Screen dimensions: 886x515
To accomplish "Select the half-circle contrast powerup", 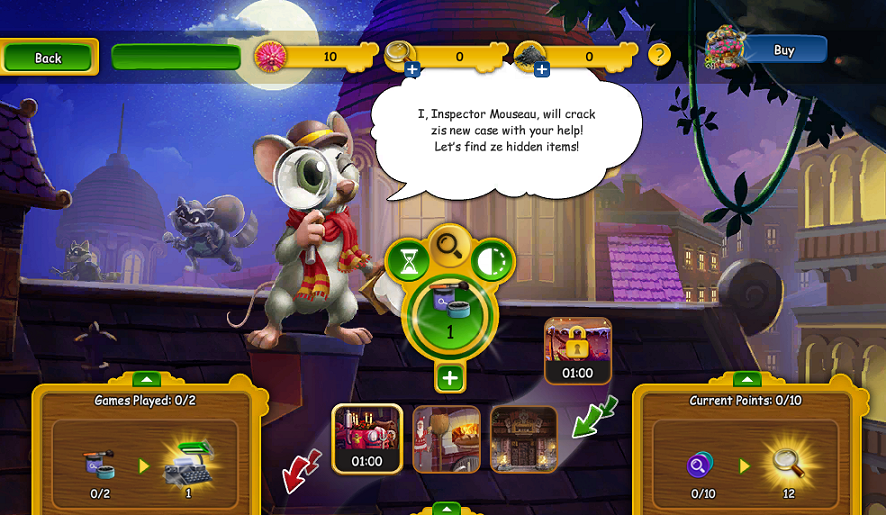I will (x=492, y=261).
